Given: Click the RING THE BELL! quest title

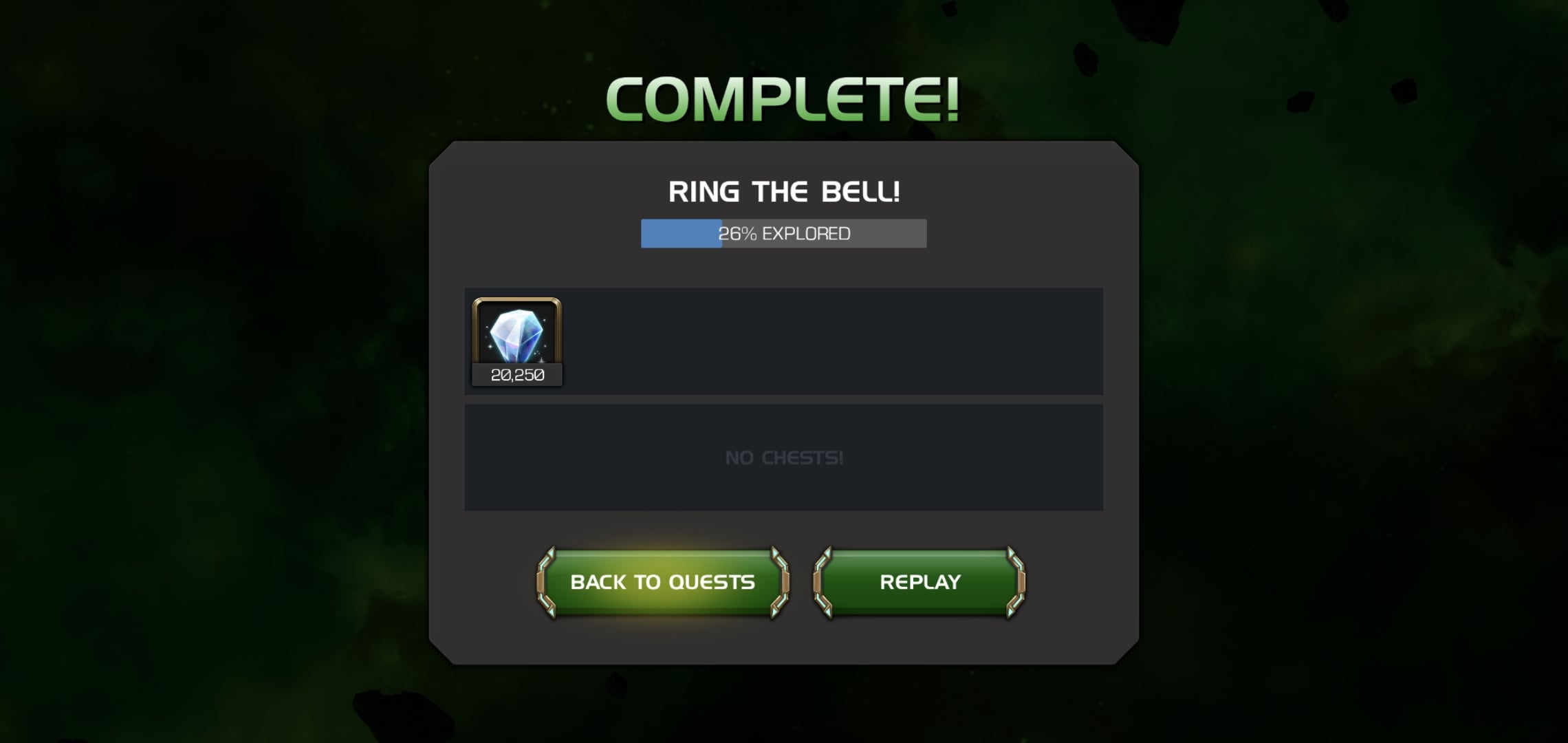Looking at the screenshot, I should pos(784,191).
